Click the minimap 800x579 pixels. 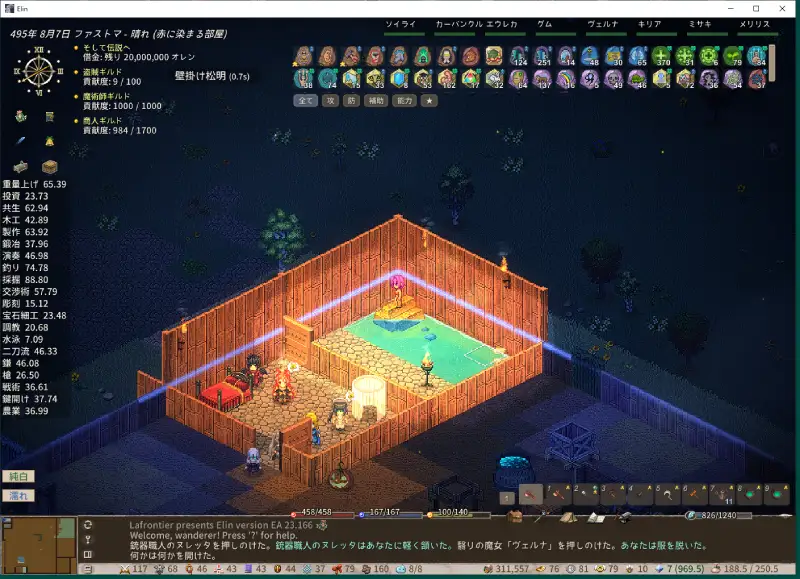(x=39, y=540)
